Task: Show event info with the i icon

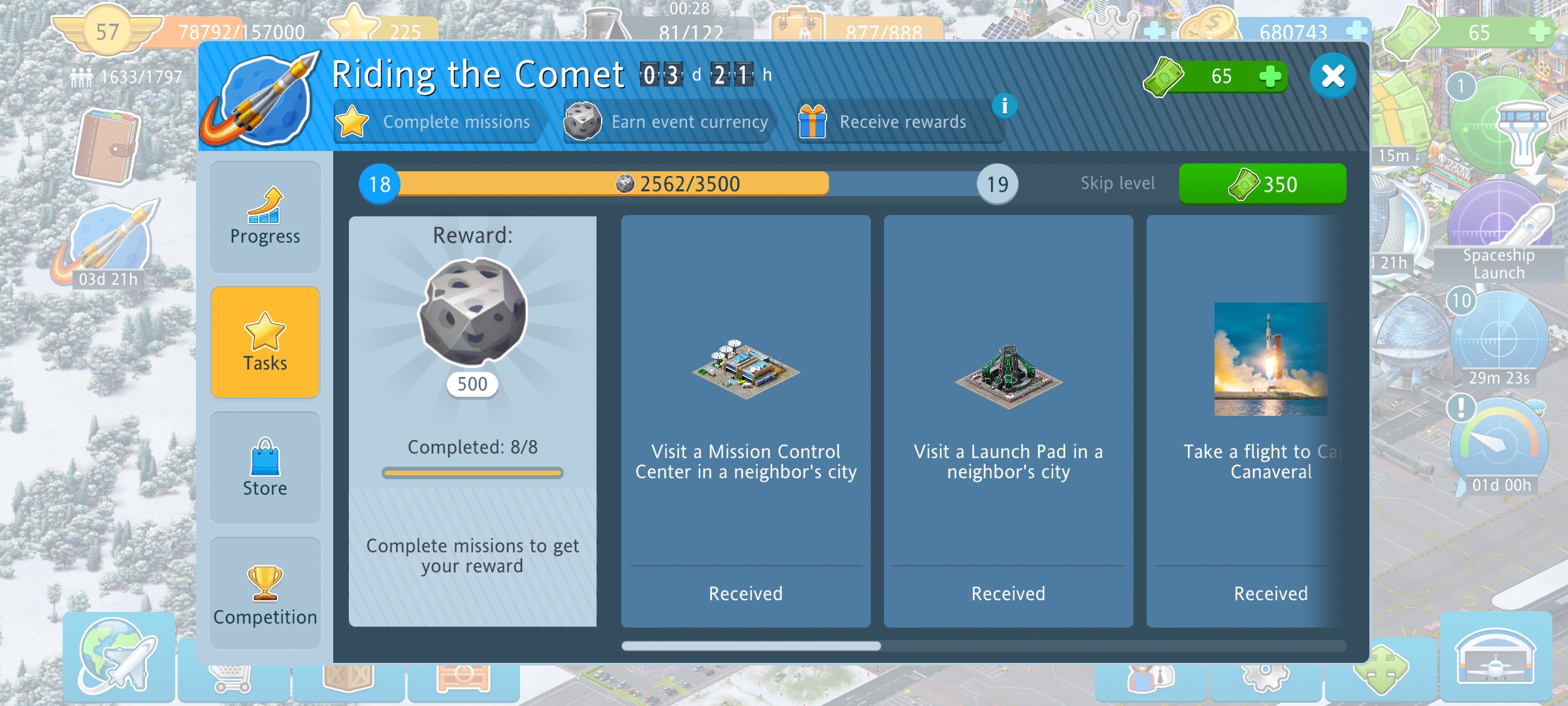Action: [1005, 105]
